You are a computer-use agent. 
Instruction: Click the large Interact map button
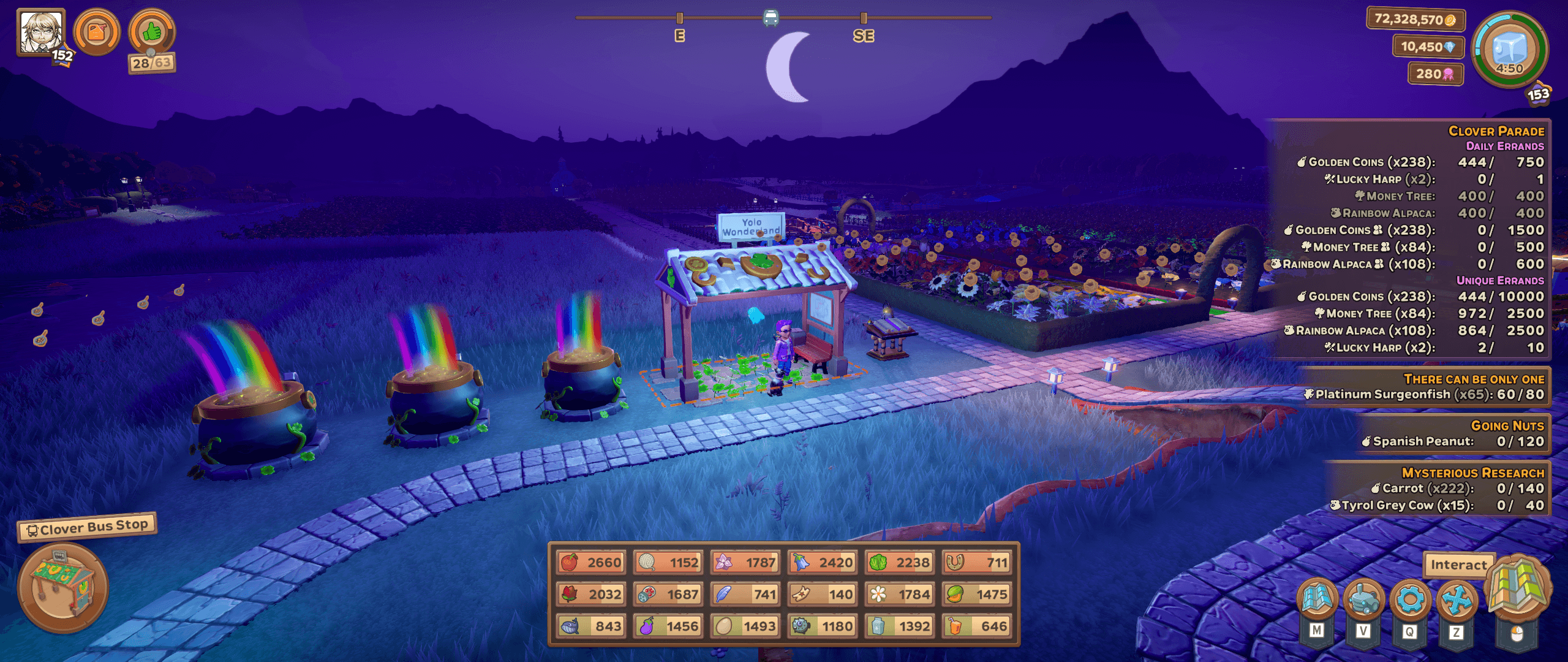click(1517, 590)
